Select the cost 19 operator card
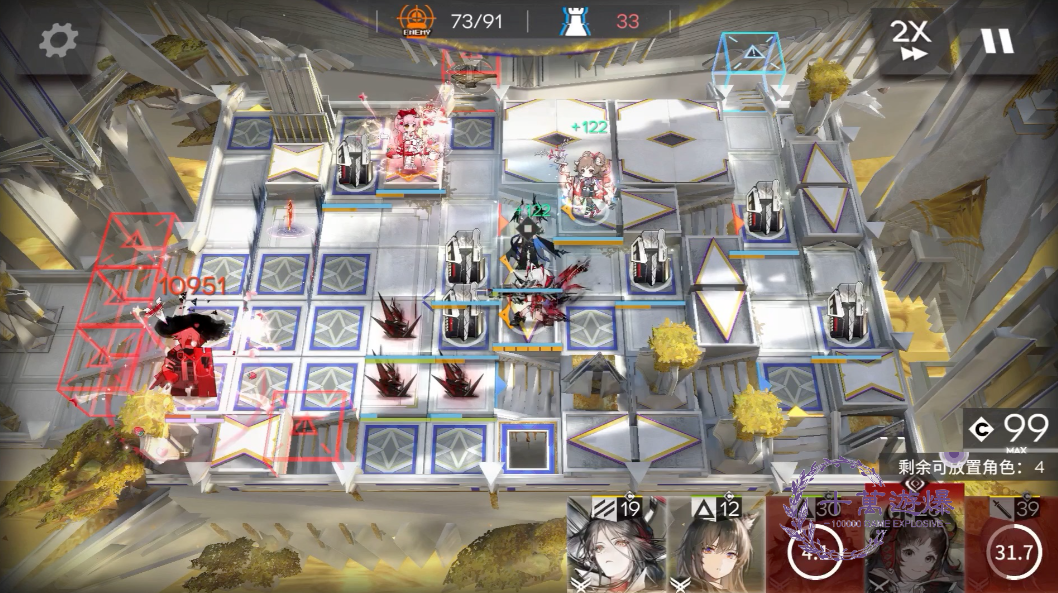The image size is (1058, 593). coord(616,545)
